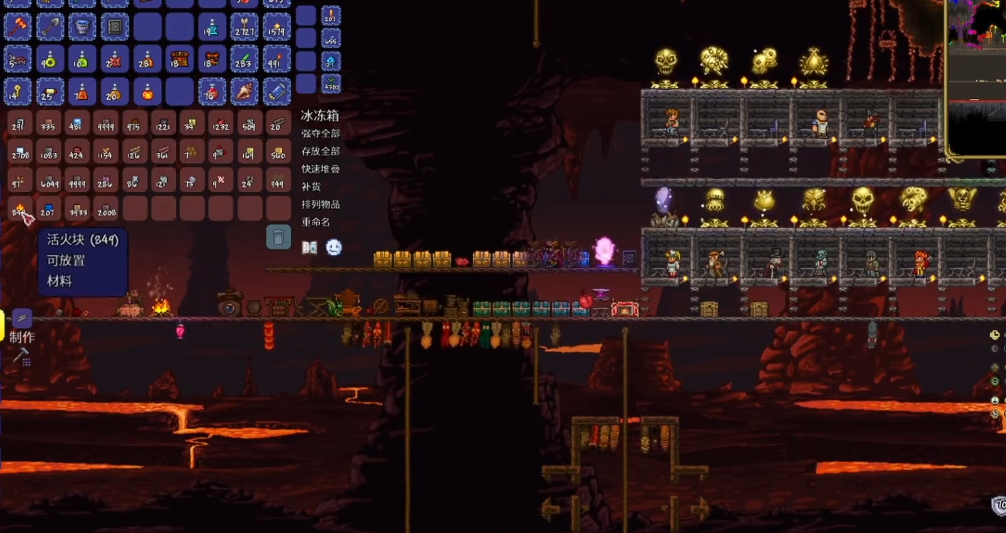Select the Living Fire Block stack (849)

19,209
